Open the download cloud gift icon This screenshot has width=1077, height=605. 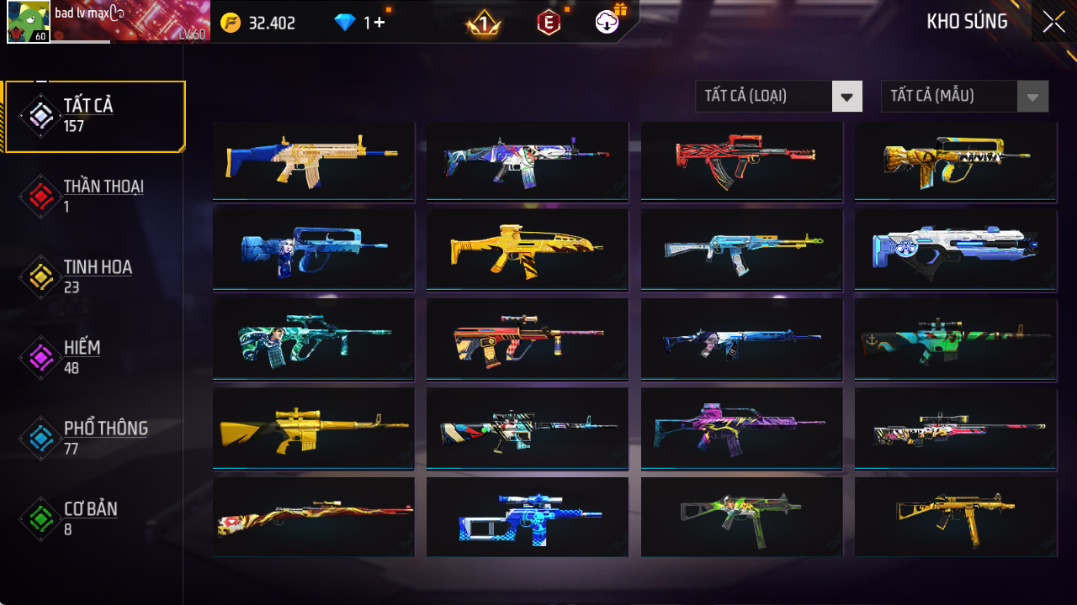[607, 22]
